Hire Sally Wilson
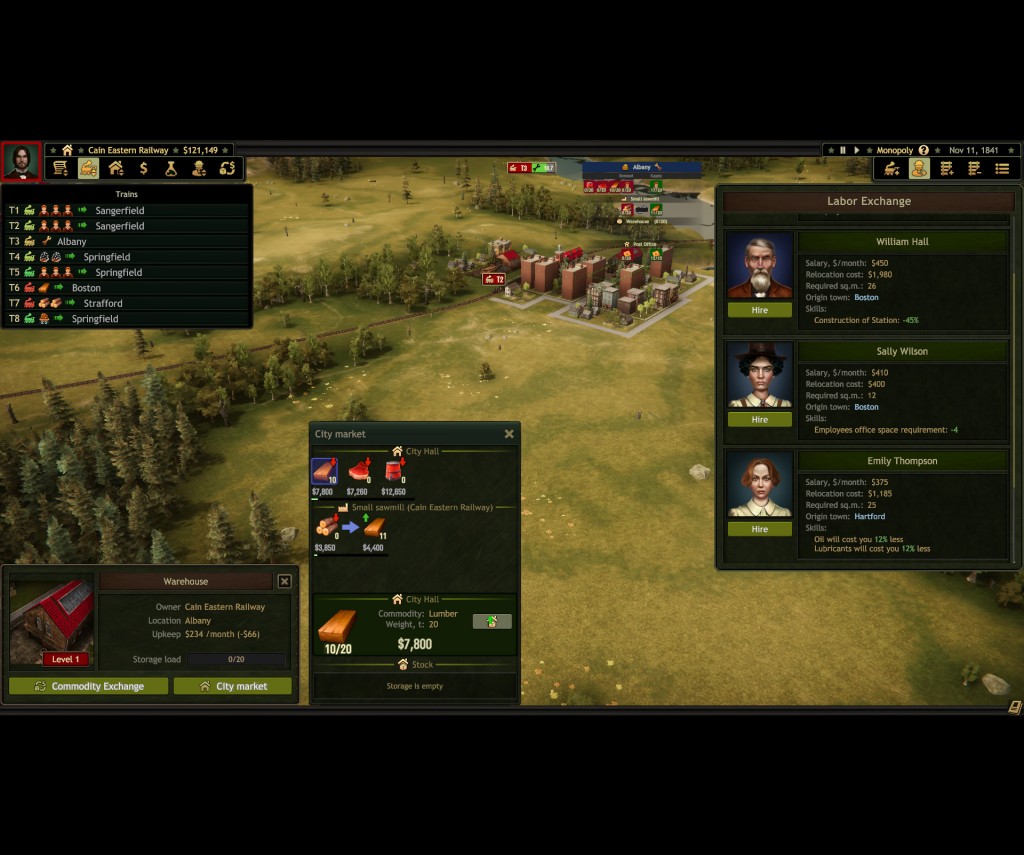The image size is (1024, 855). click(x=759, y=420)
